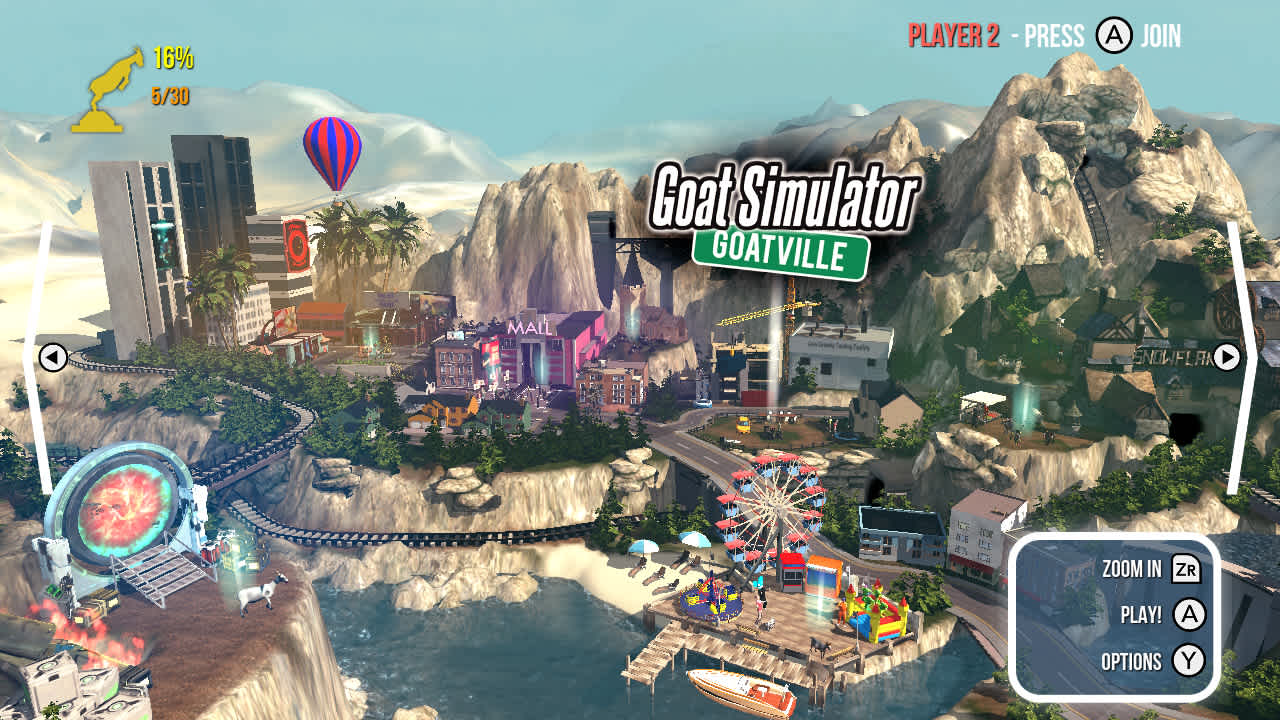Click the Goat Simulator logo text

[x=787, y=196]
